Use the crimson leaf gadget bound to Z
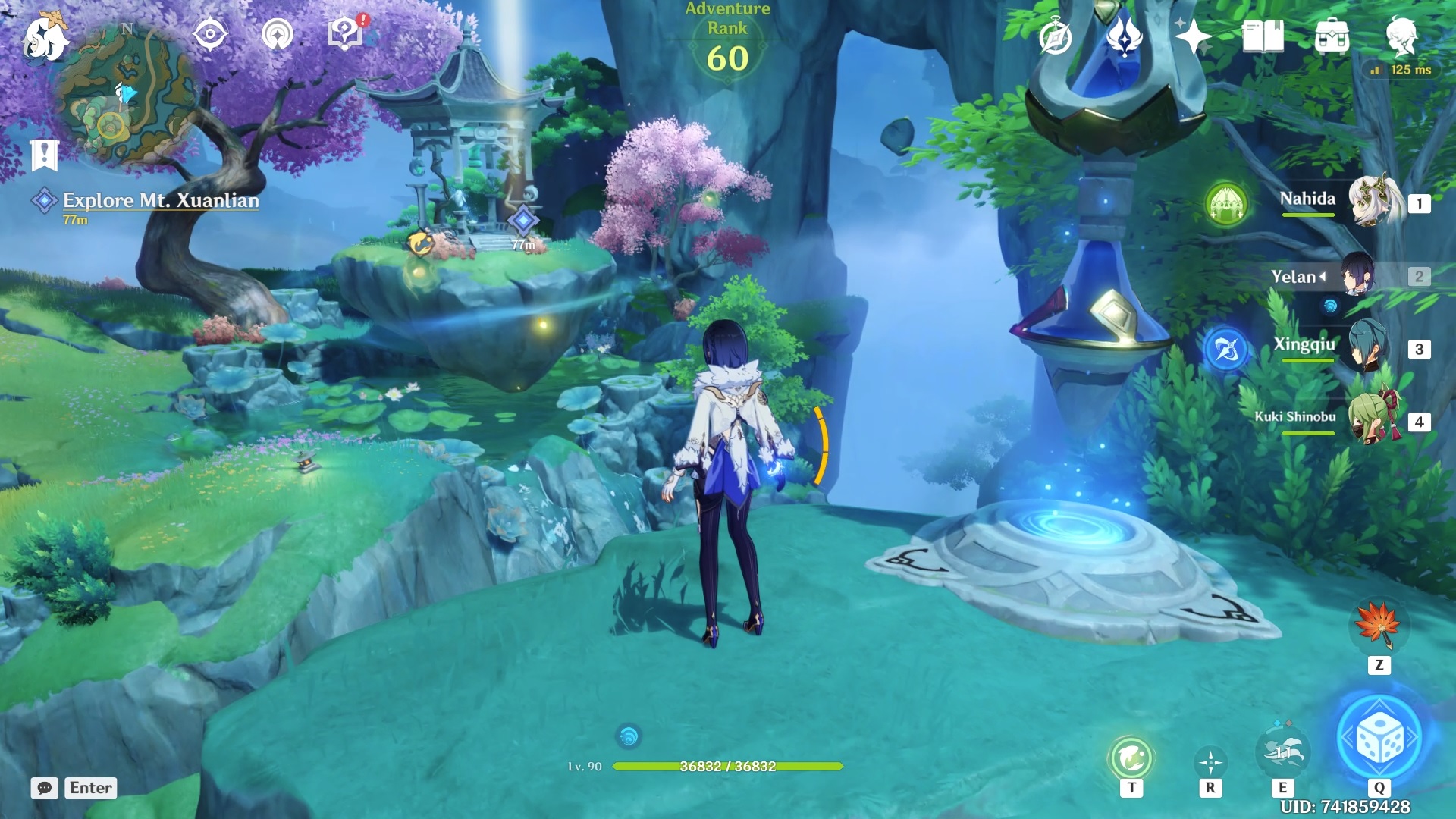 tap(1379, 626)
